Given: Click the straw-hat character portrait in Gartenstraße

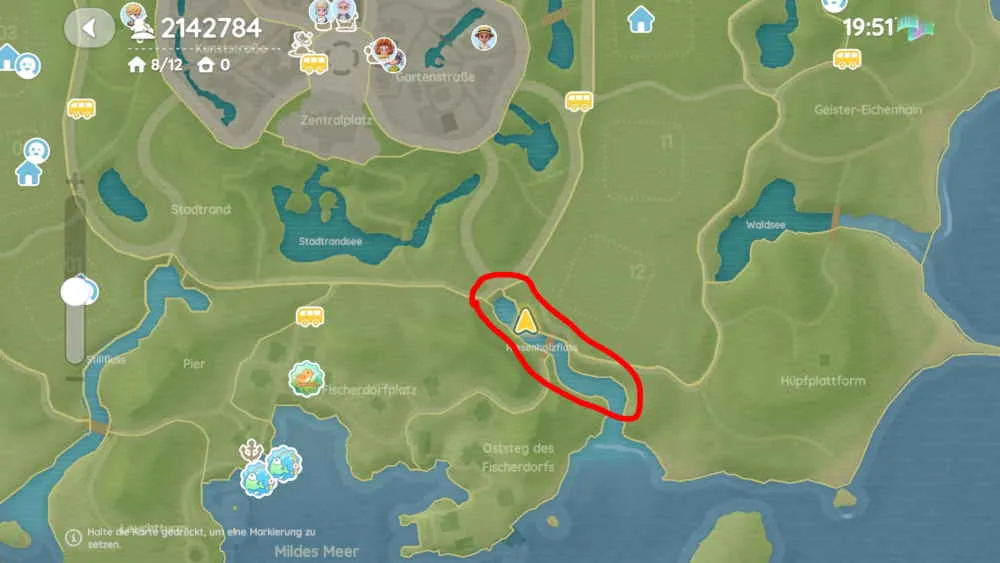Looking at the screenshot, I should (x=485, y=38).
